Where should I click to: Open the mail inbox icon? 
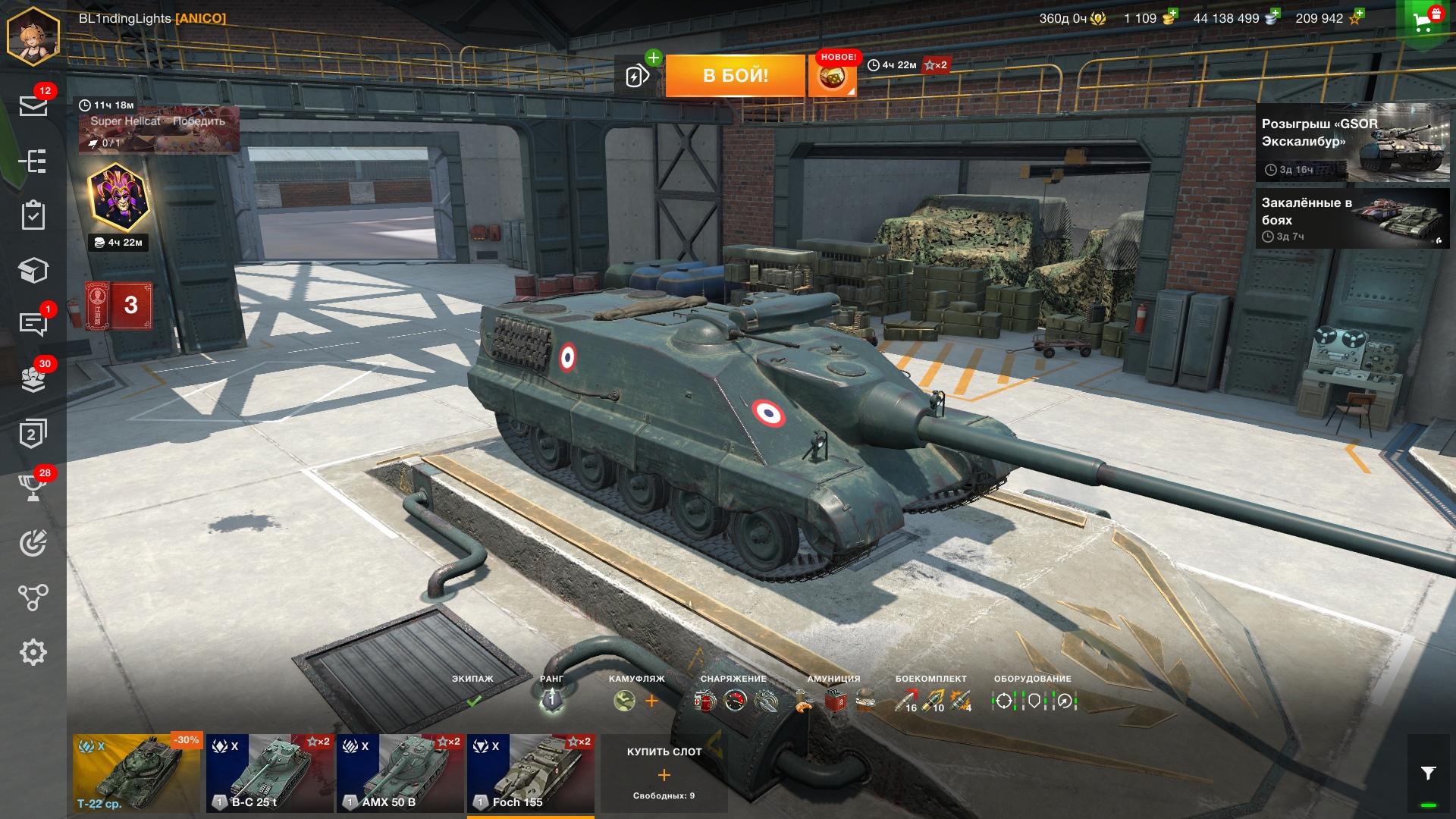coord(33,105)
